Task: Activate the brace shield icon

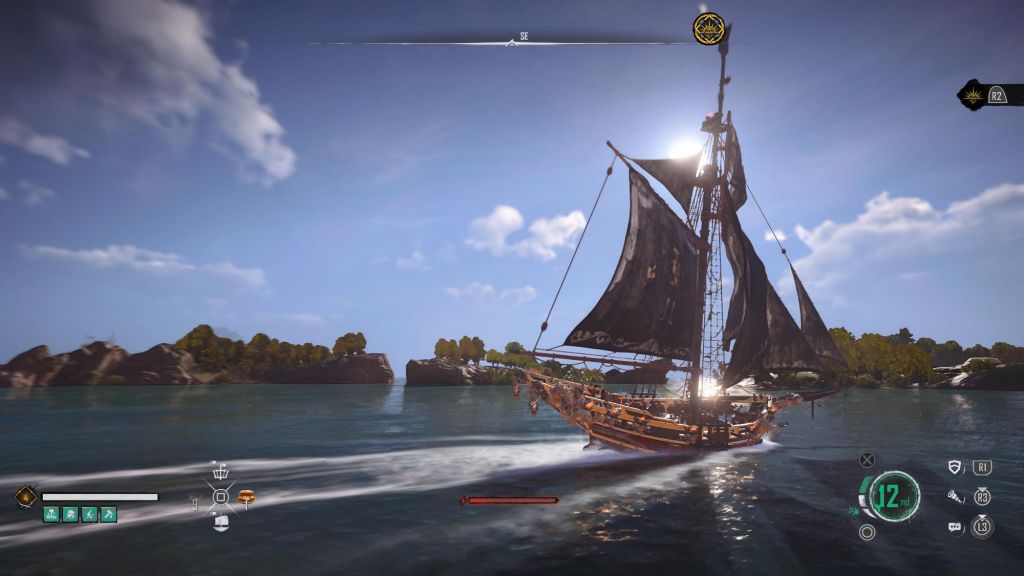Action: click(954, 467)
